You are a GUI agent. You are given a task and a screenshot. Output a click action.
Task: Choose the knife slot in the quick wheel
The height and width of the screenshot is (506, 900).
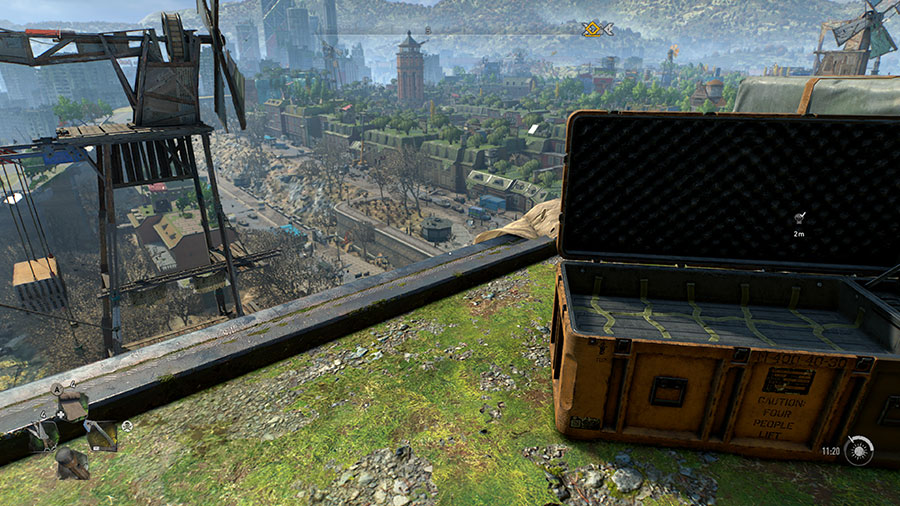(x=41, y=436)
